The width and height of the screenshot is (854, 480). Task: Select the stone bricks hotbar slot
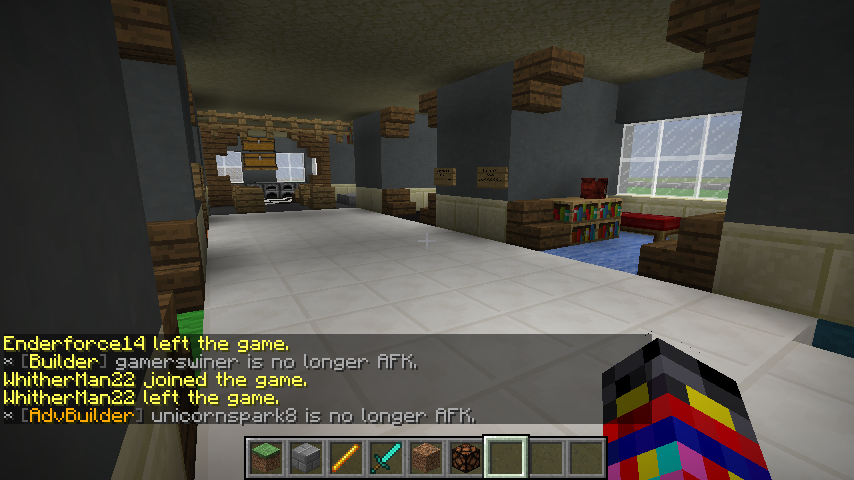(x=306, y=457)
